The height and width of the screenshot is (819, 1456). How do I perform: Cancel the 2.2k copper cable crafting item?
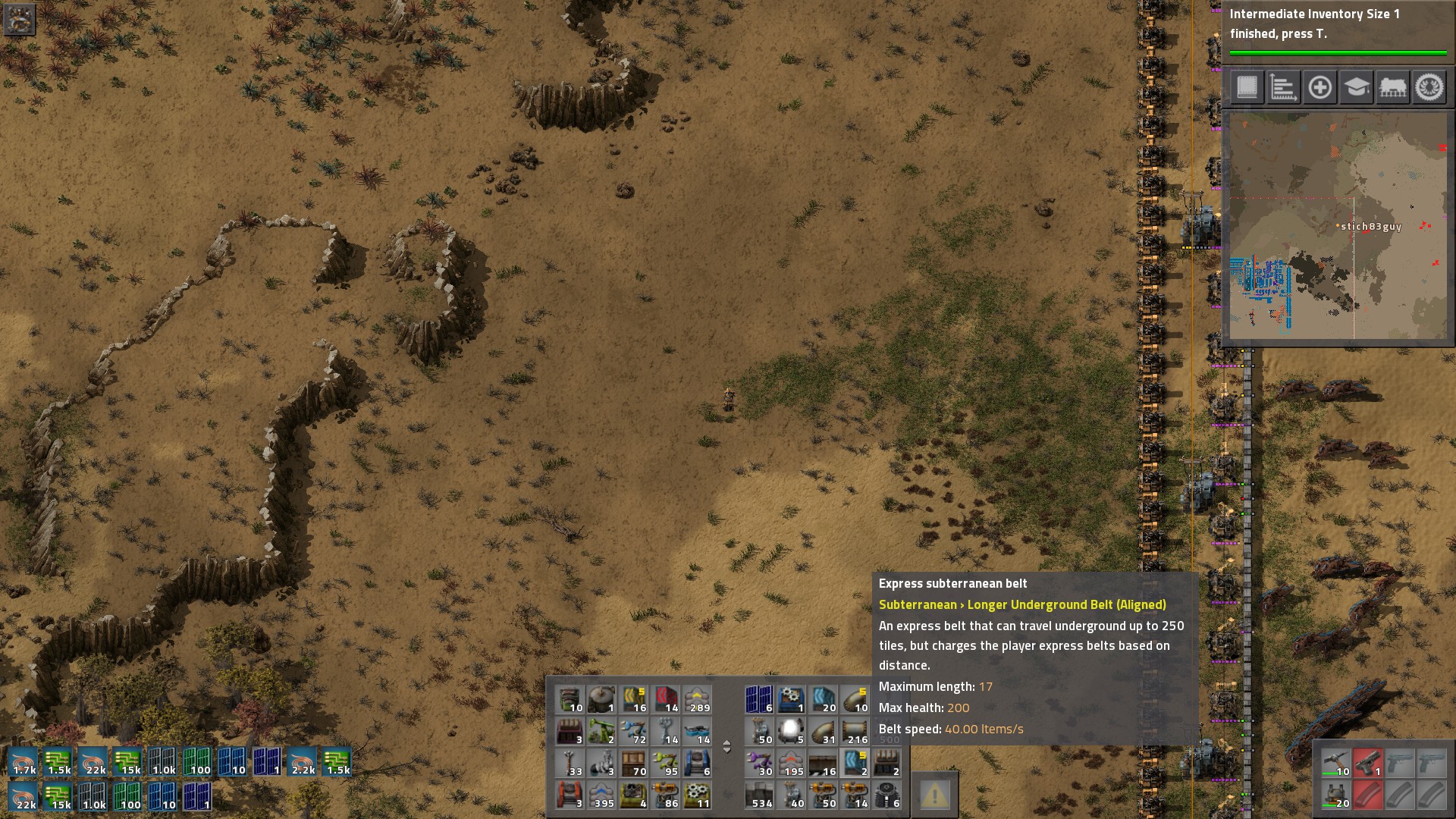click(302, 762)
